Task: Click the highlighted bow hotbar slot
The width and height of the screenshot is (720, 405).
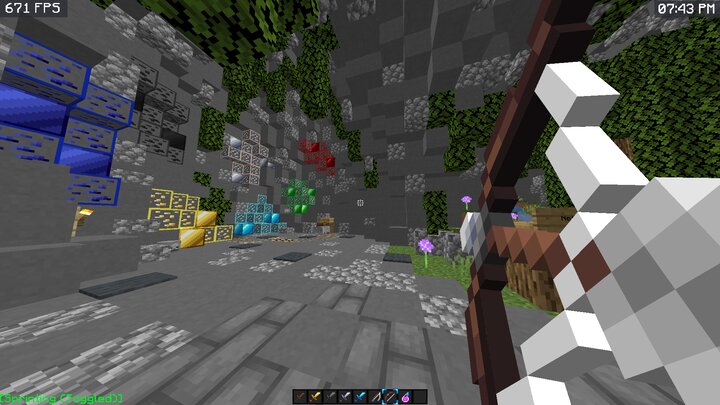Action: coord(390,397)
